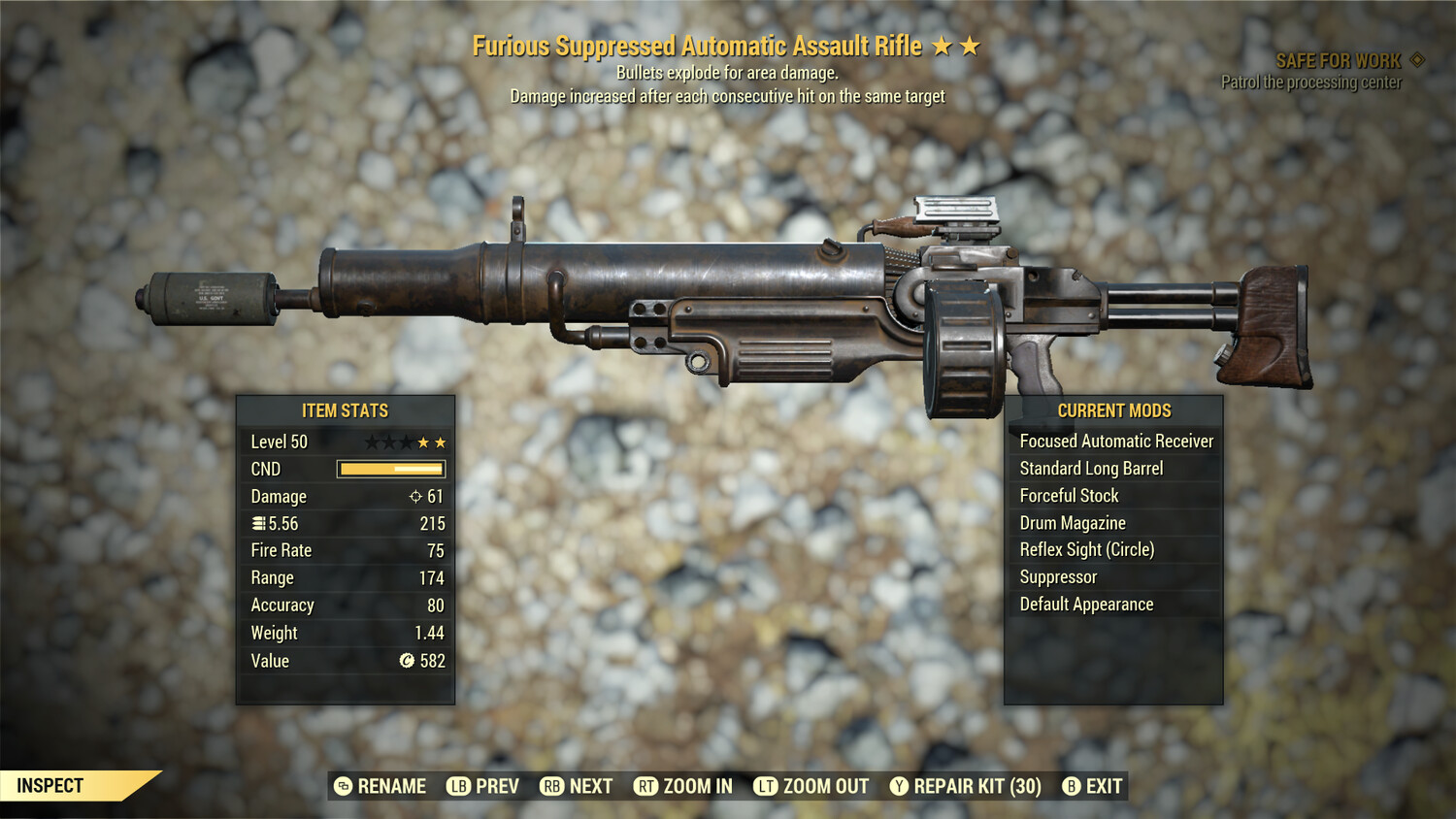1456x819 pixels.
Task: Click the RB next item prompt icon
Action: pyautogui.click(x=551, y=786)
